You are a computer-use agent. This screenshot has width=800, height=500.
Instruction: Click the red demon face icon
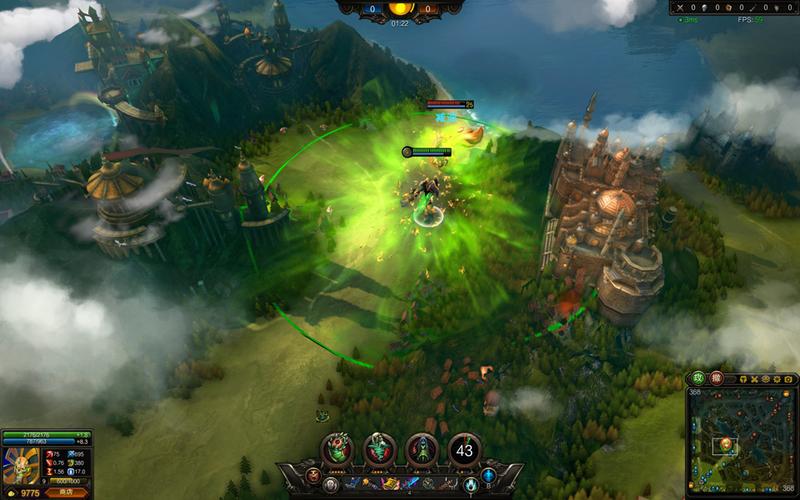click(x=314, y=475)
